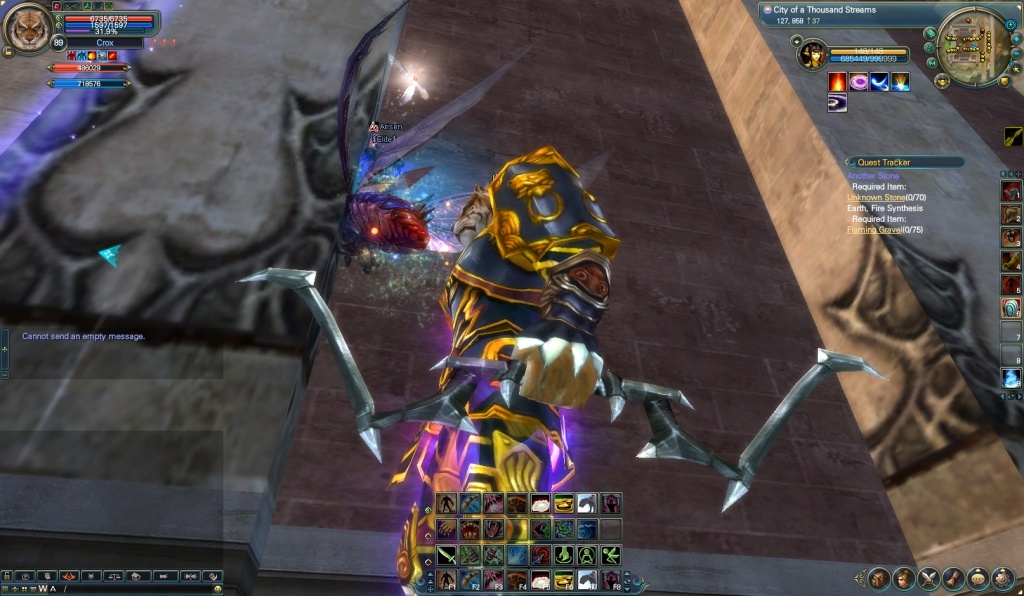Viewport: 1024px width, 596px height.
Task: Select the Quest Tracker header
Action: coord(905,162)
